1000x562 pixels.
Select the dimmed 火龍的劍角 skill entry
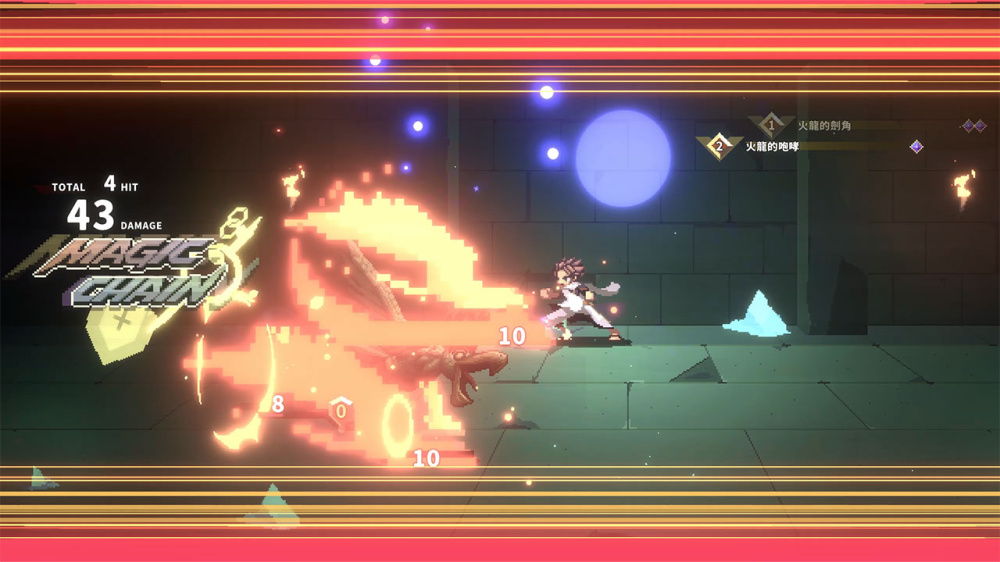(x=824, y=126)
